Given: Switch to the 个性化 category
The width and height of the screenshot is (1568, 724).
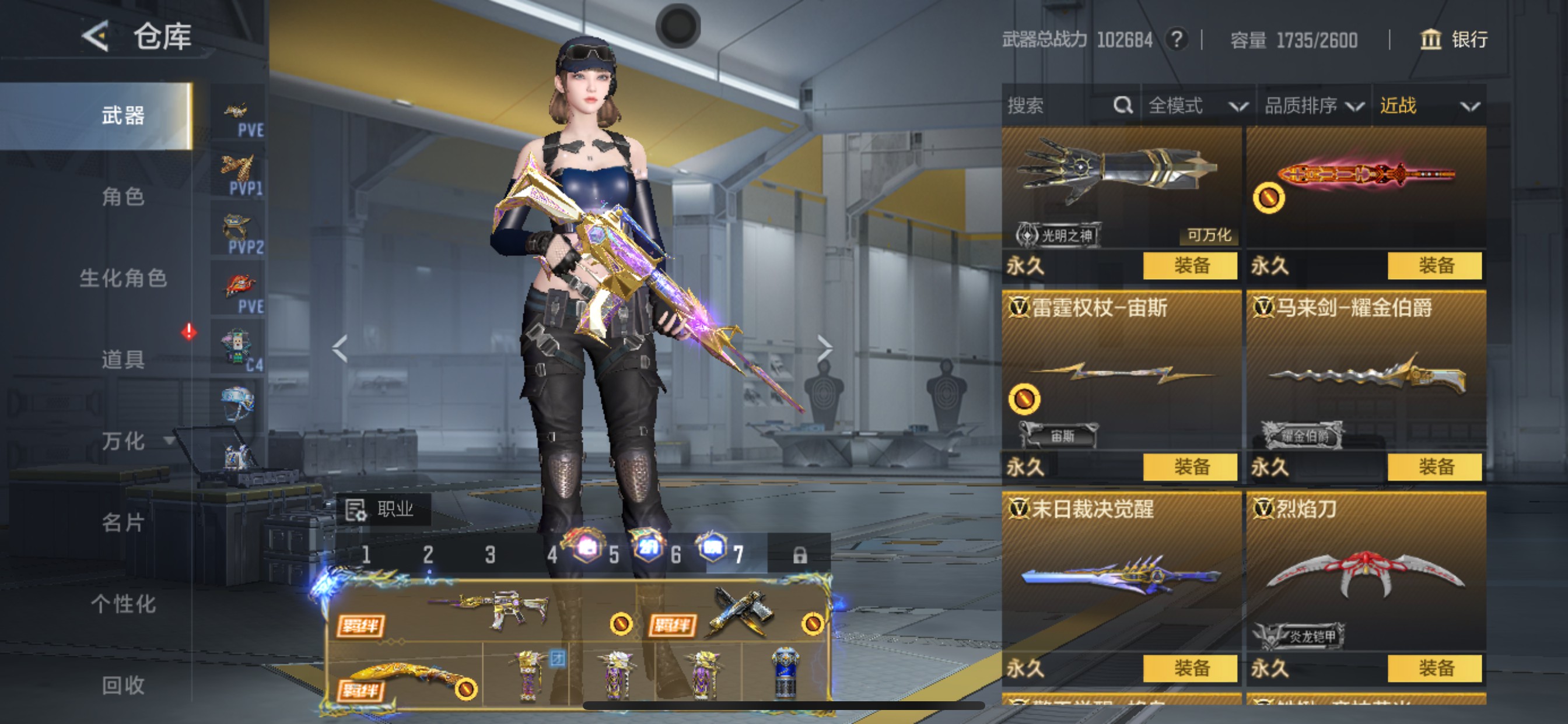Looking at the screenshot, I should click(123, 603).
